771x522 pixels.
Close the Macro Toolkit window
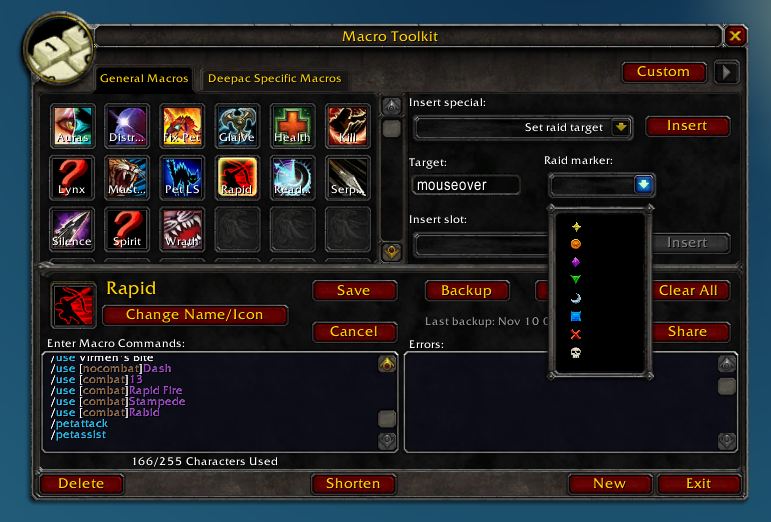pos(735,36)
